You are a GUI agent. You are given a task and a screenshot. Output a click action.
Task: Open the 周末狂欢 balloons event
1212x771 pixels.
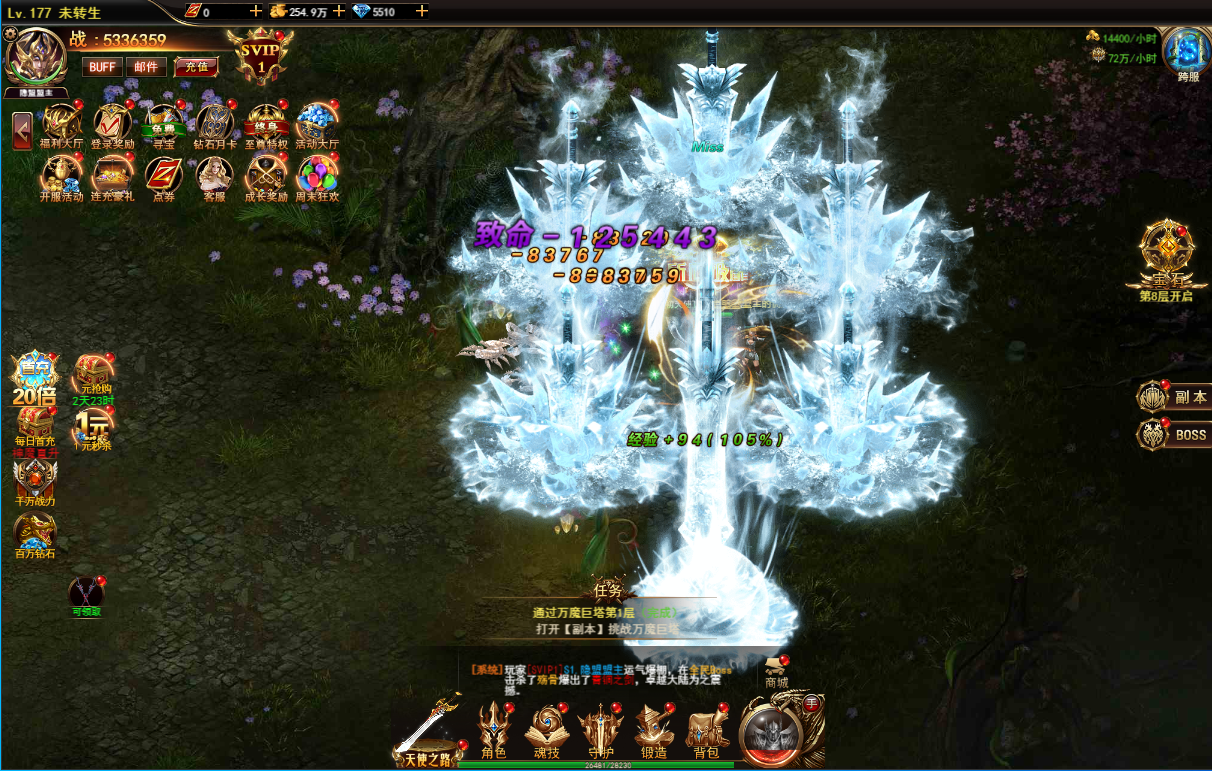[316, 178]
